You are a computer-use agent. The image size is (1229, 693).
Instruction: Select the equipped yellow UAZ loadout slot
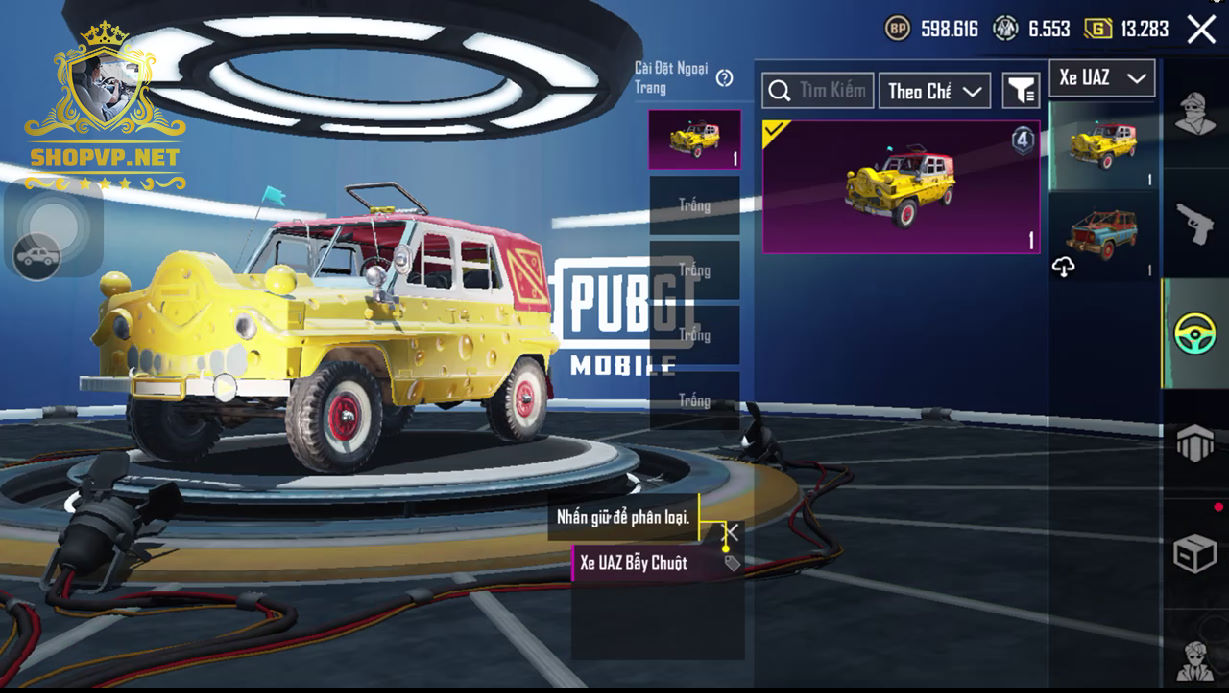pyautogui.click(x=694, y=139)
